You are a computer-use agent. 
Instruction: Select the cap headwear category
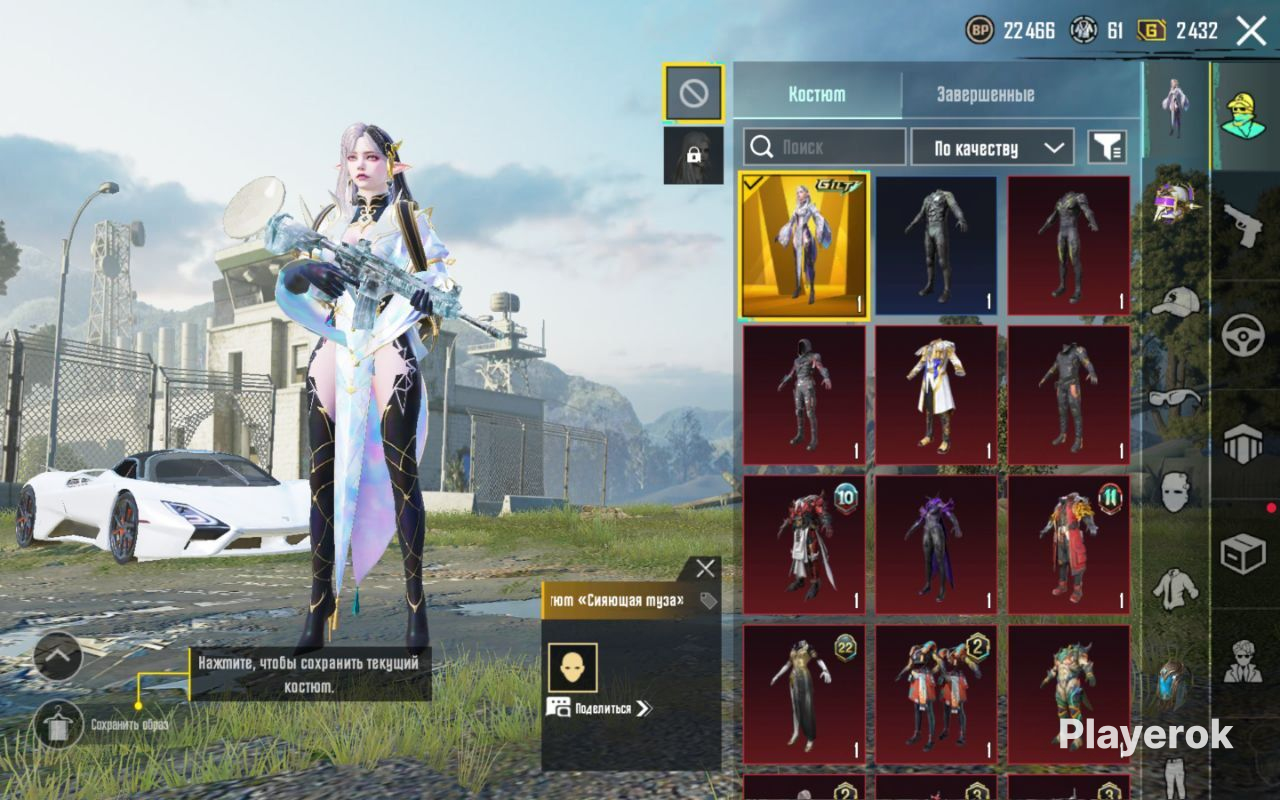1175,300
